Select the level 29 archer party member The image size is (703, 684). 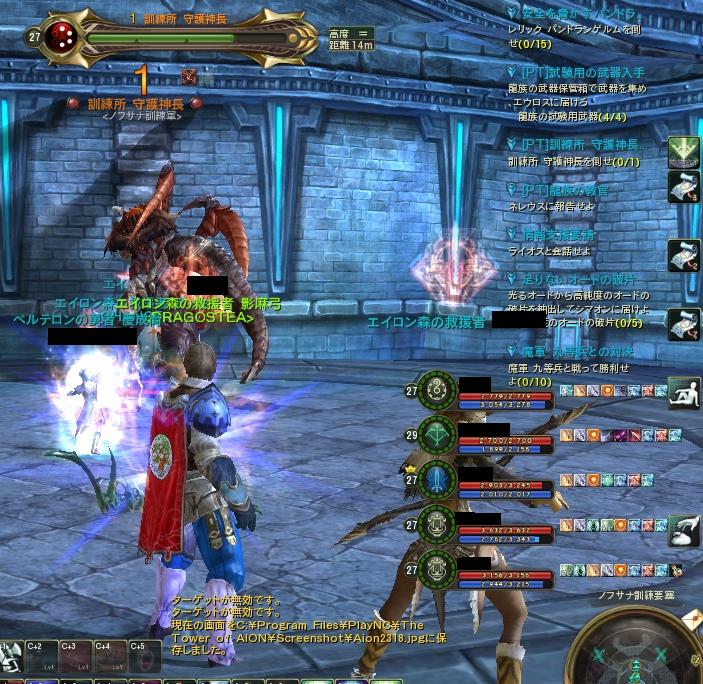point(436,433)
